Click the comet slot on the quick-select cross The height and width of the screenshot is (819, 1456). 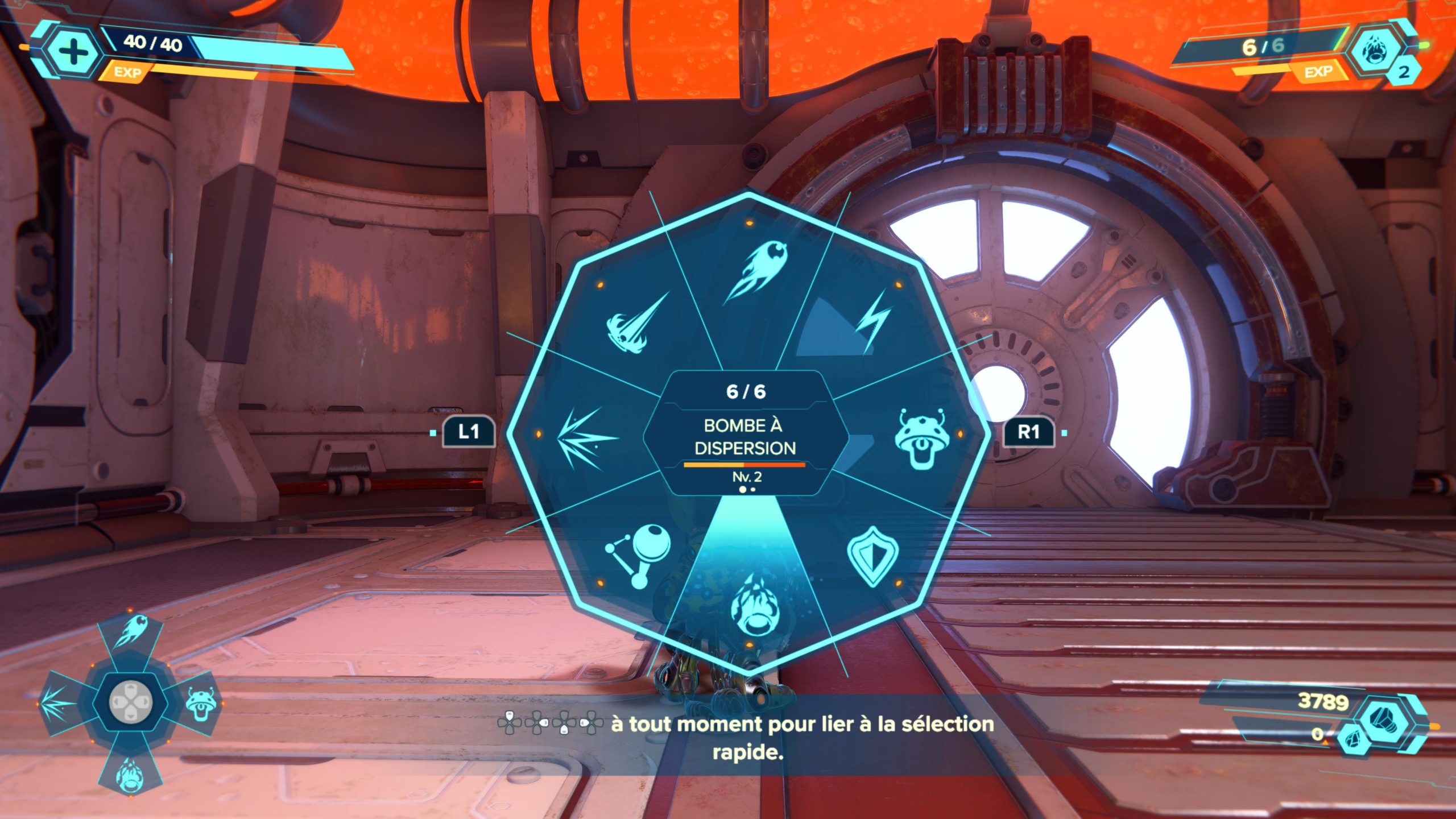pyautogui.click(x=130, y=631)
